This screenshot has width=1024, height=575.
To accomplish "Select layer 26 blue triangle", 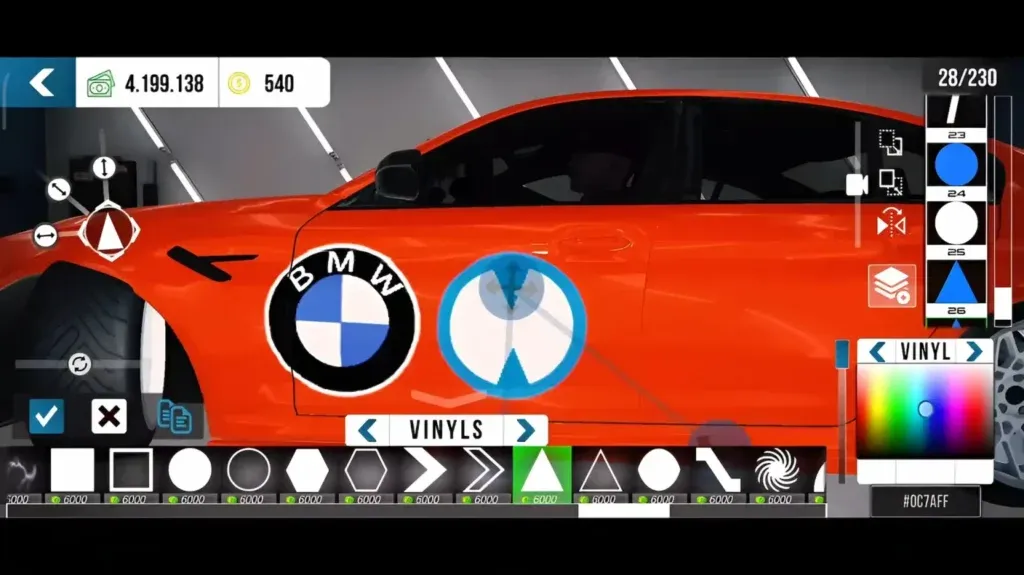I will (x=956, y=283).
